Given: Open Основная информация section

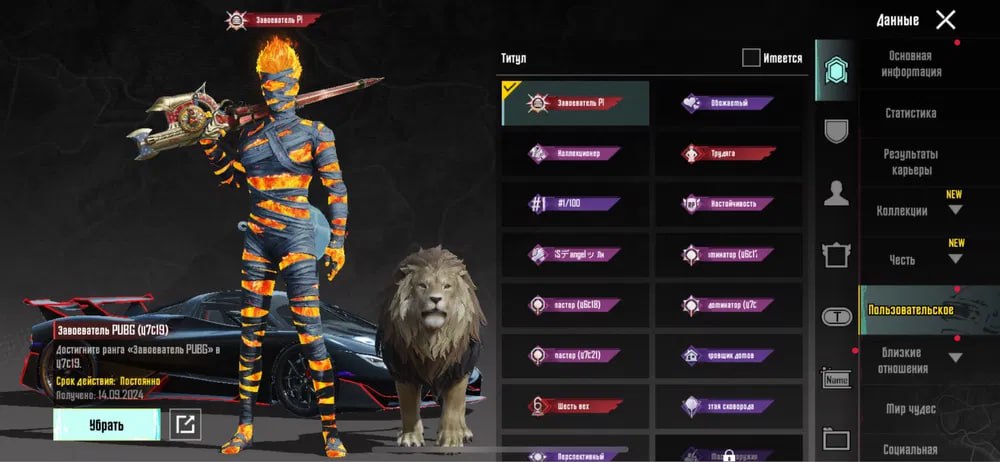Looking at the screenshot, I should 910,64.
